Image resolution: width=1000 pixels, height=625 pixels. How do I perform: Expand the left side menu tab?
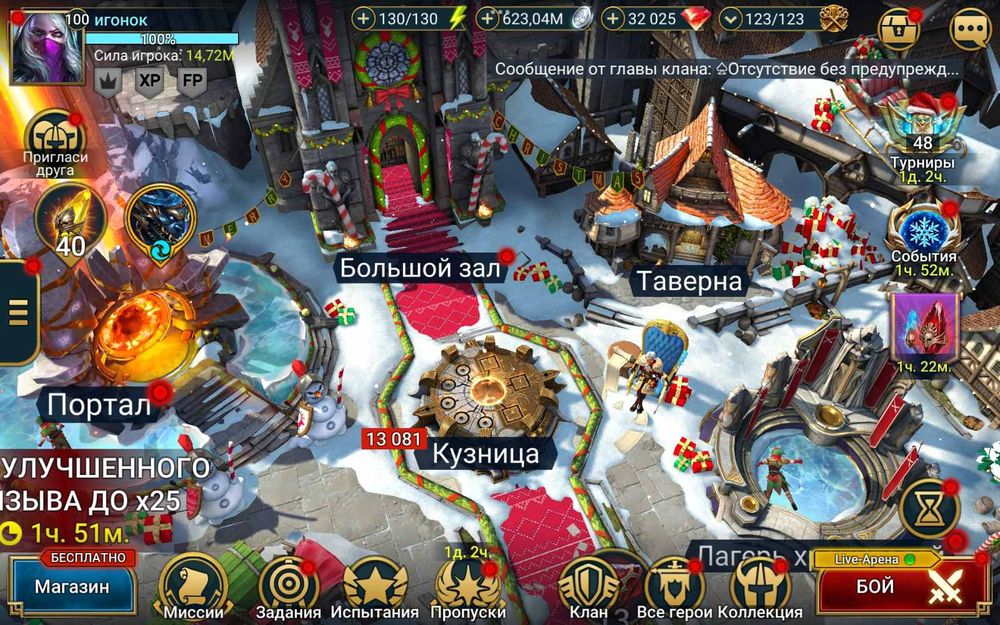click(x=17, y=311)
